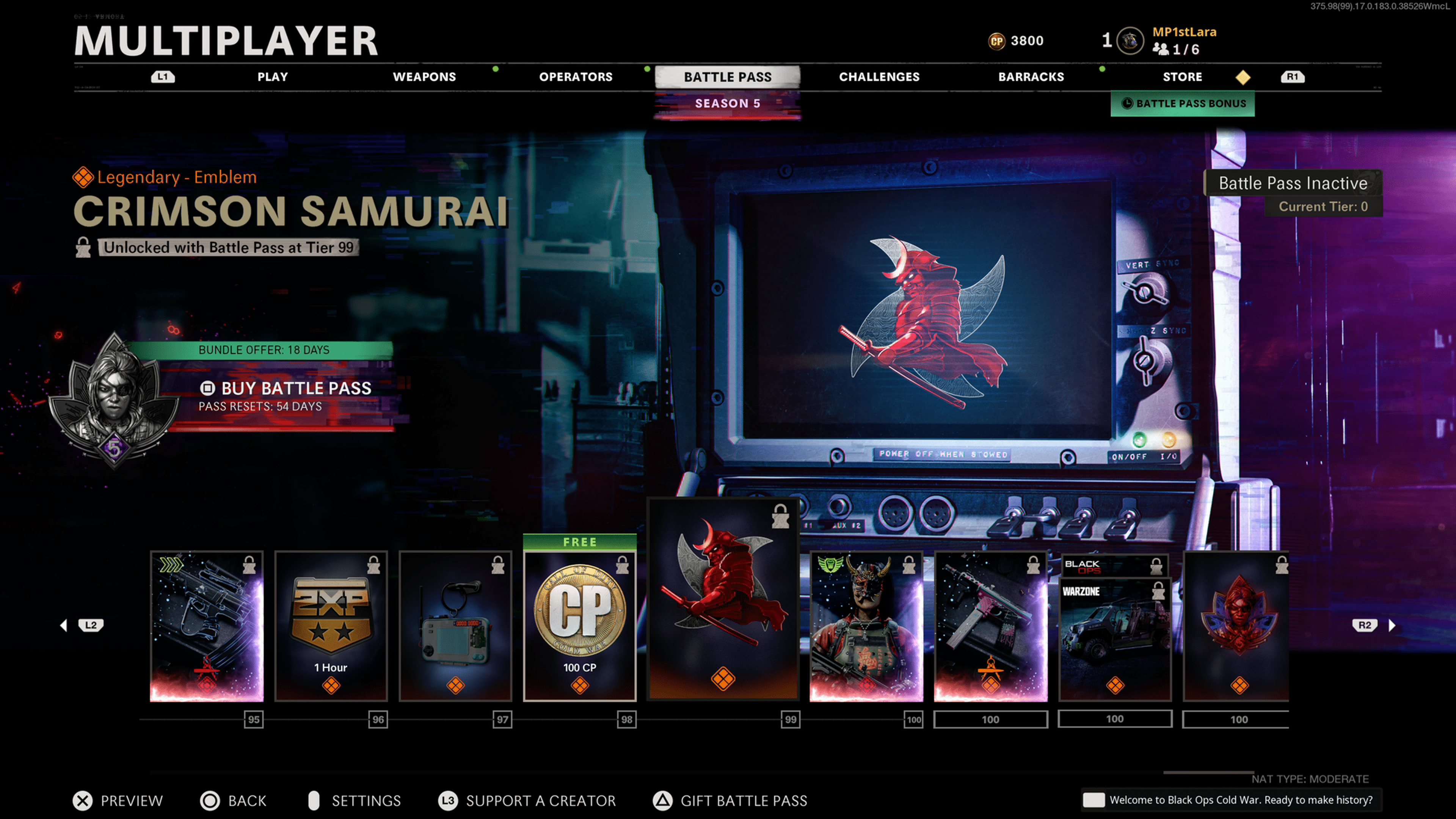Select the Challenges tab

(x=879, y=77)
